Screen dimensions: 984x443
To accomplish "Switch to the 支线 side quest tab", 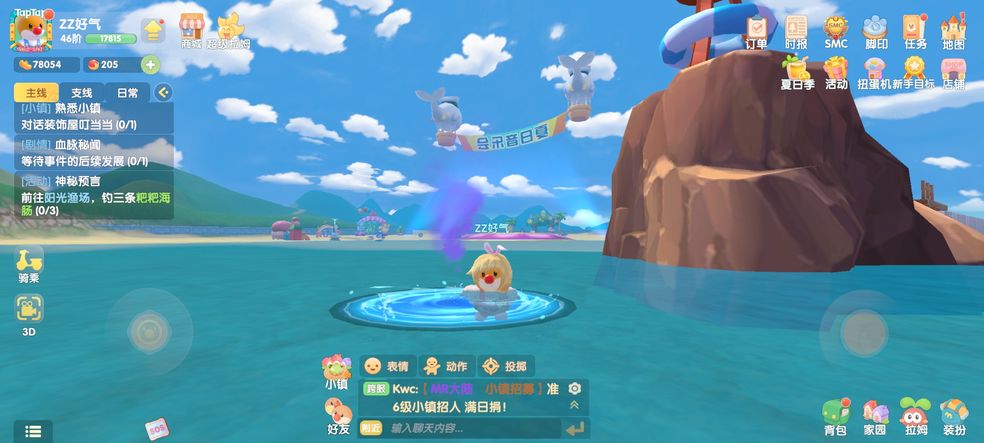I will 82,93.
